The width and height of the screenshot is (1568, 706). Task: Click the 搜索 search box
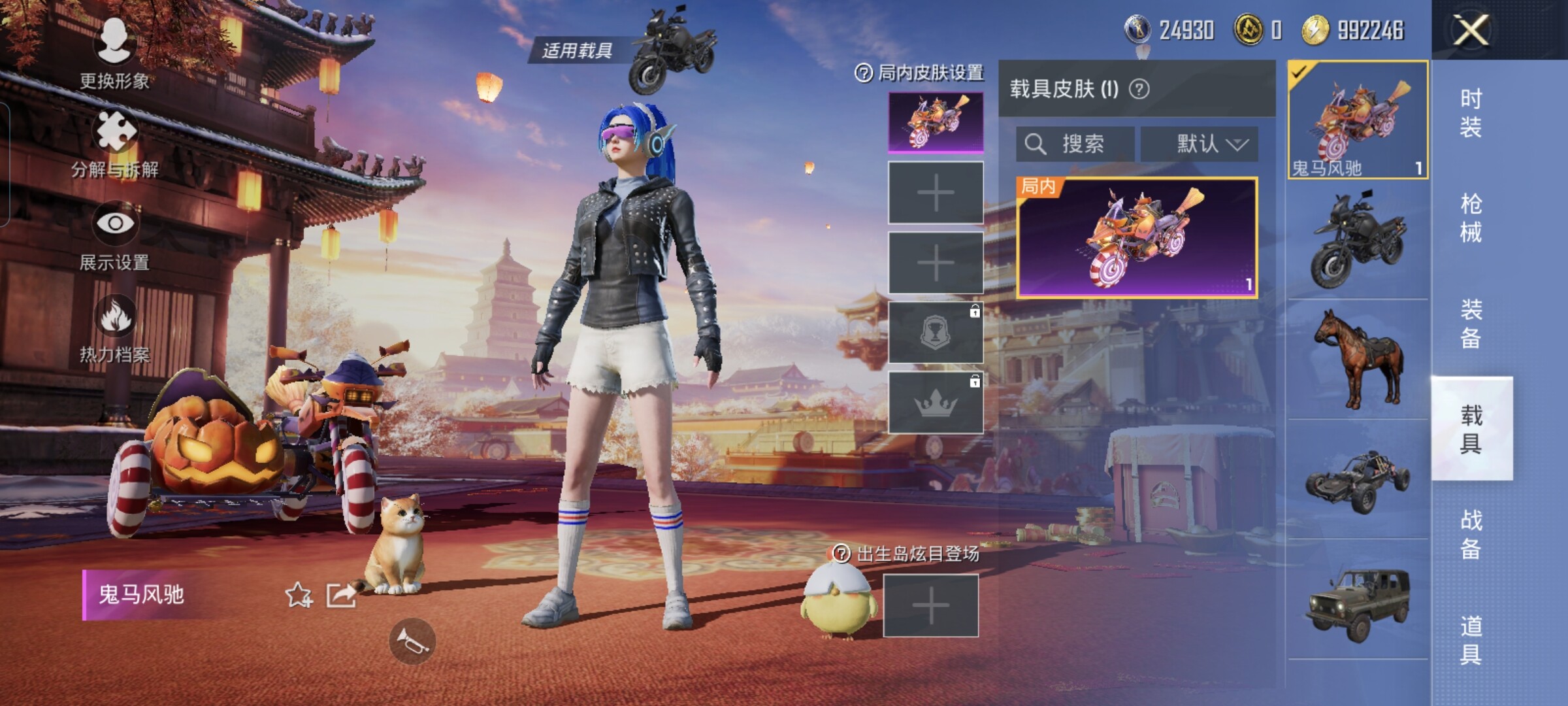(x=1075, y=144)
